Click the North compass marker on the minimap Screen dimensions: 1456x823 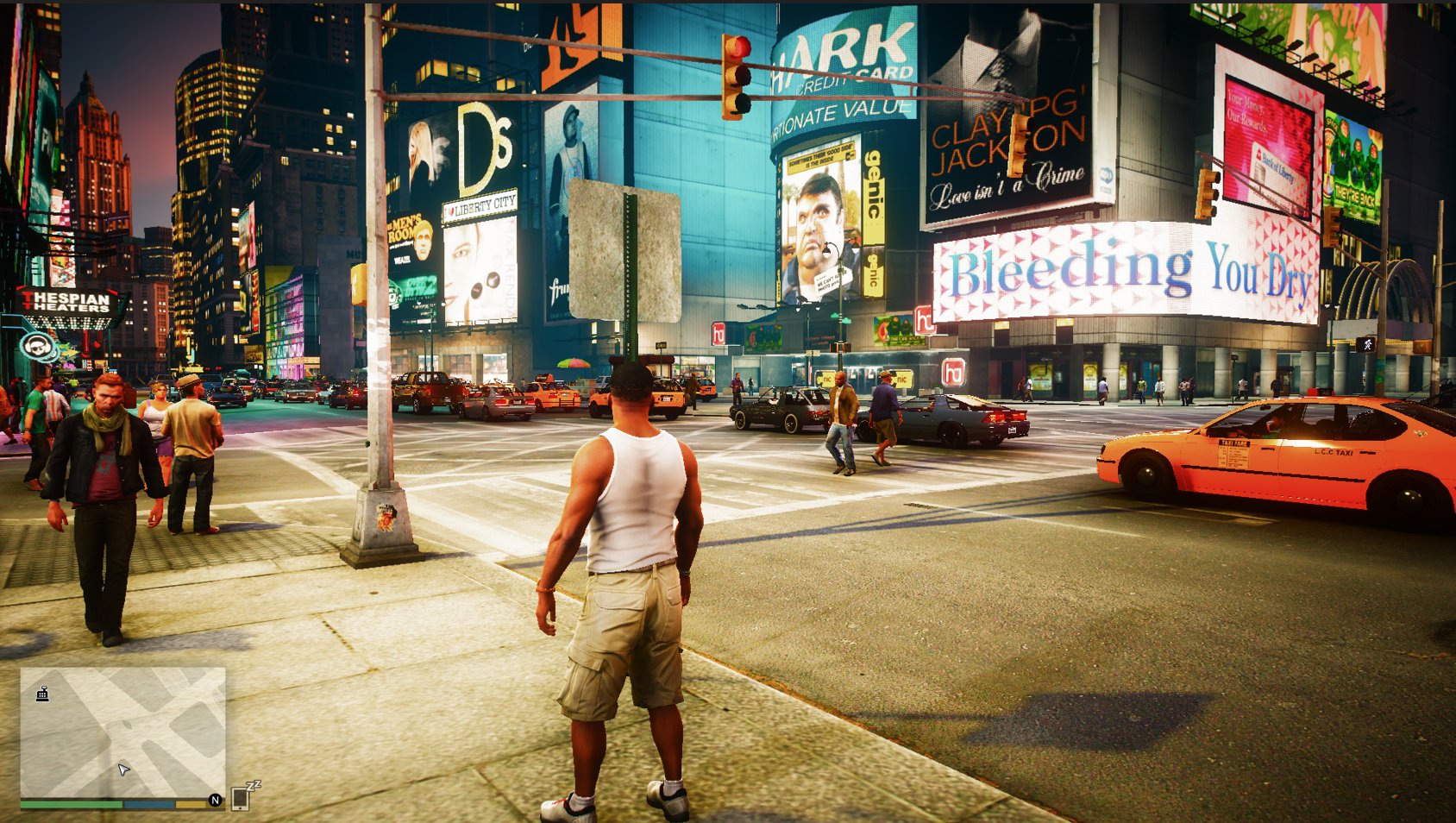[217, 800]
